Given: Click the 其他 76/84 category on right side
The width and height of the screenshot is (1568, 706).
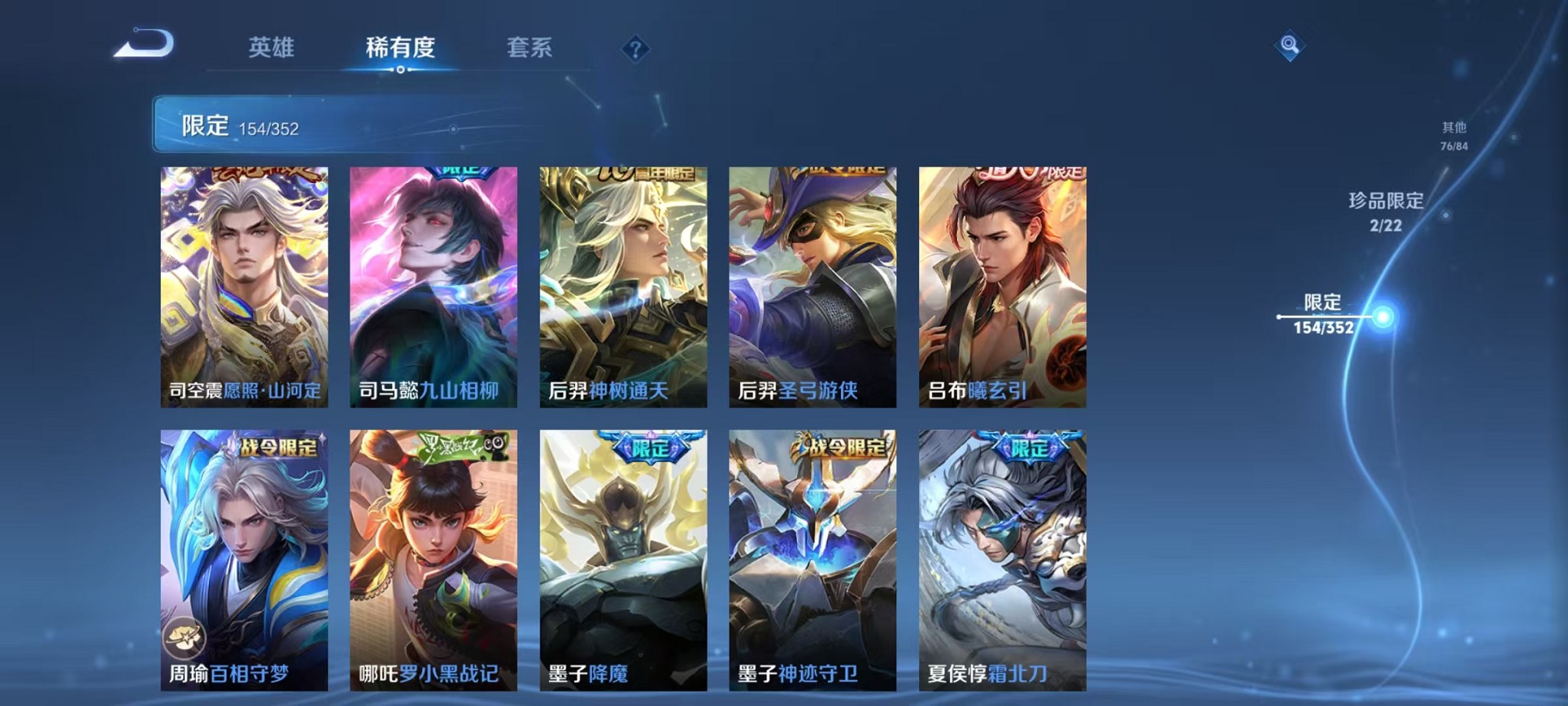Looking at the screenshot, I should [1453, 136].
